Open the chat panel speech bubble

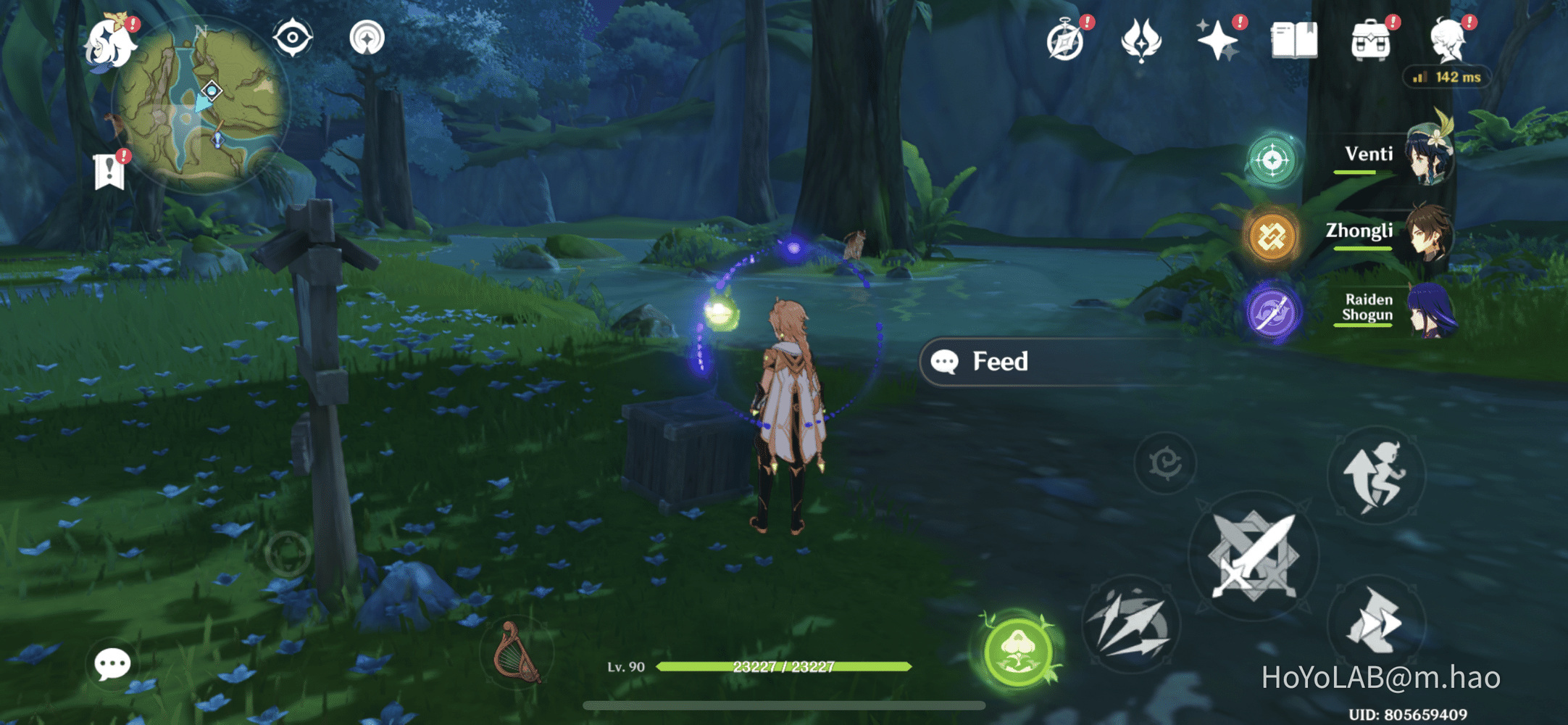[x=112, y=663]
